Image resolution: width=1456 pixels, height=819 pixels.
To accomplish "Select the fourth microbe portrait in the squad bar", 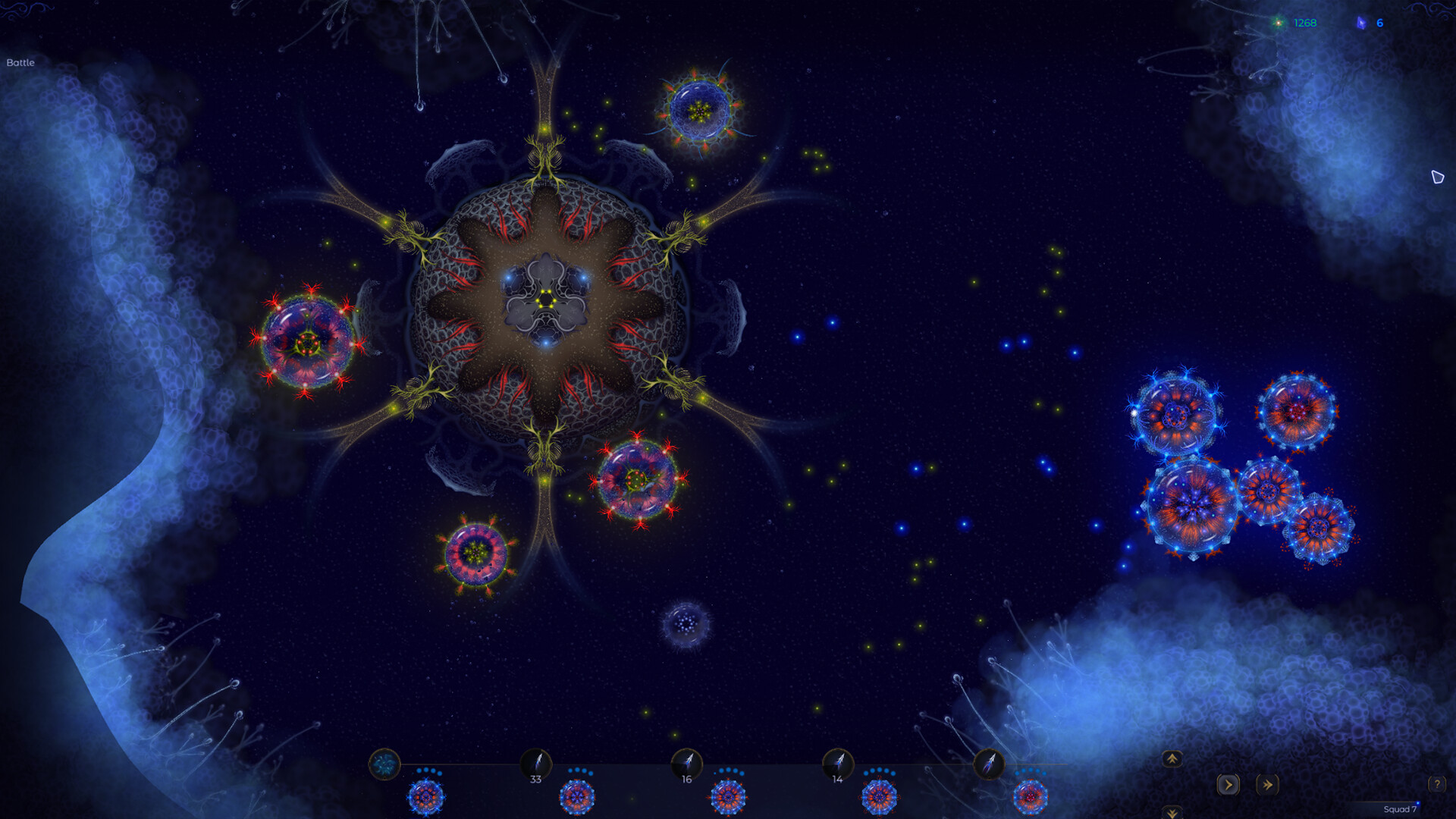I will click(x=880, y=796).
